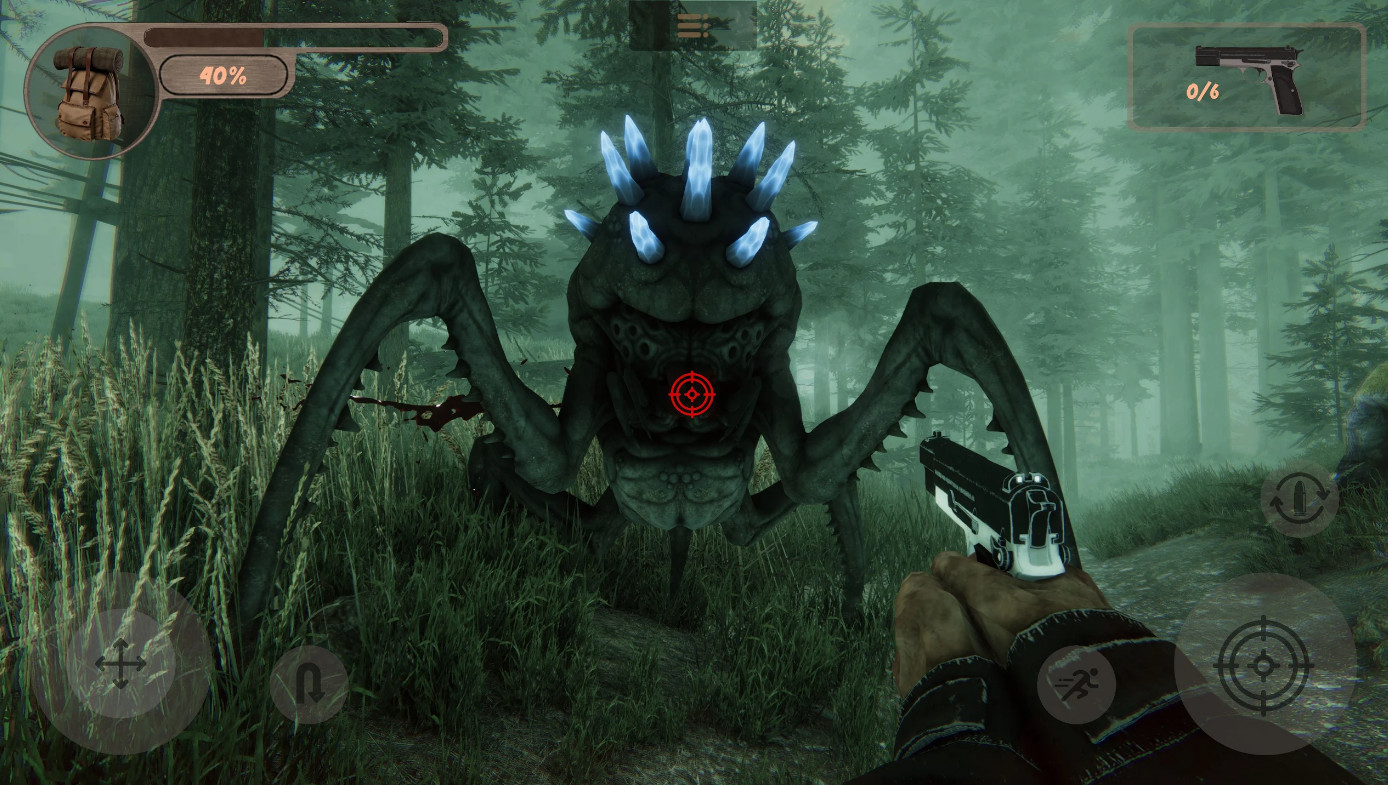
Task: Tap the reload bullet button
Action: point(1299,498)
